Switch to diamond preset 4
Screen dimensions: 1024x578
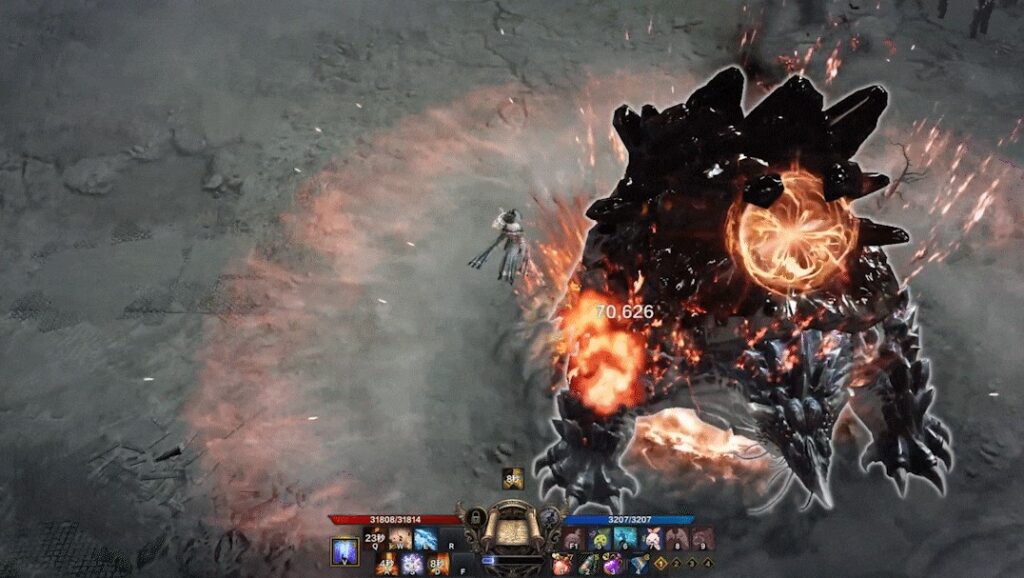pos(706,565)
